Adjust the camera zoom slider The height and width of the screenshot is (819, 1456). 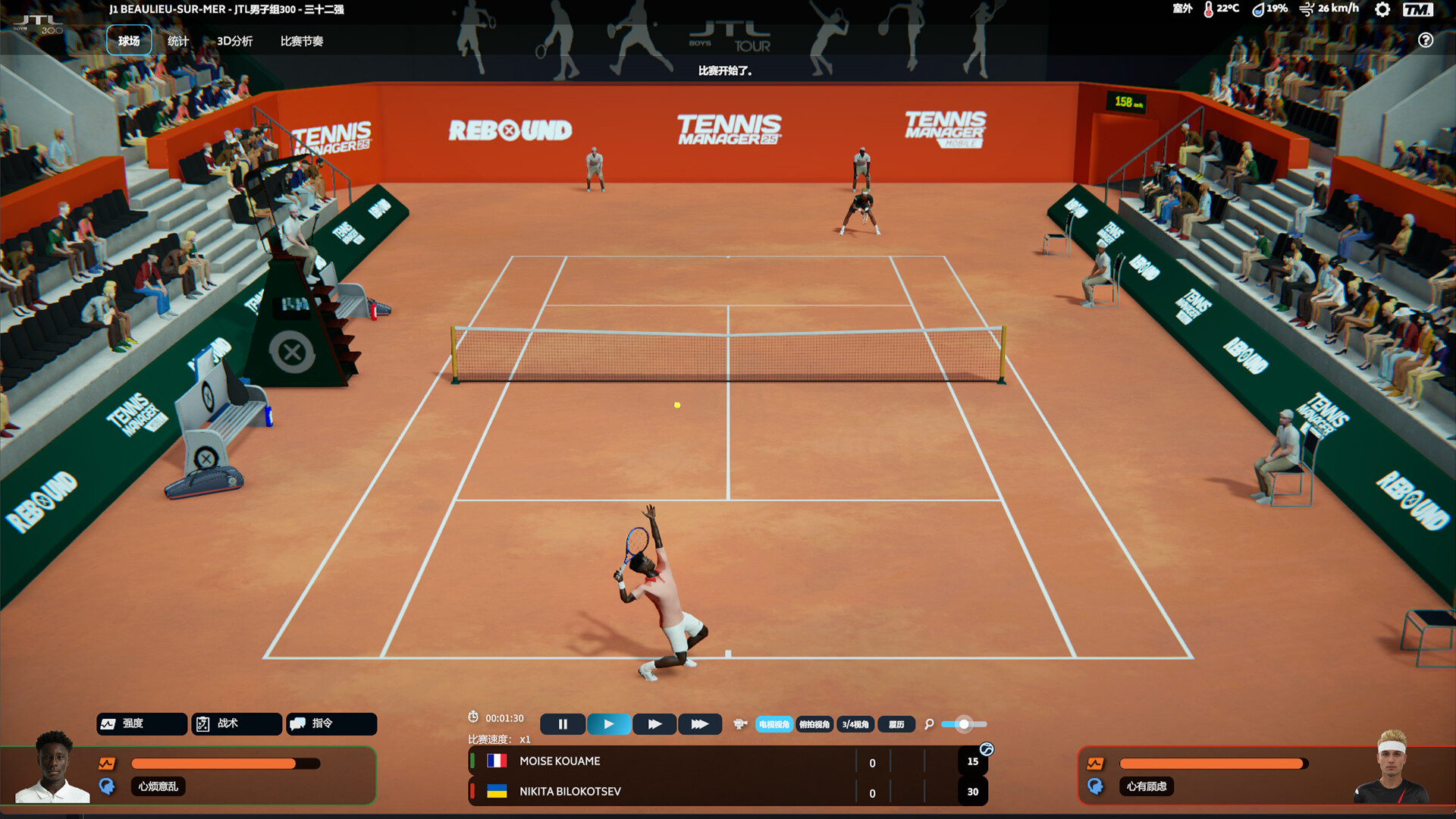(963, 724)
